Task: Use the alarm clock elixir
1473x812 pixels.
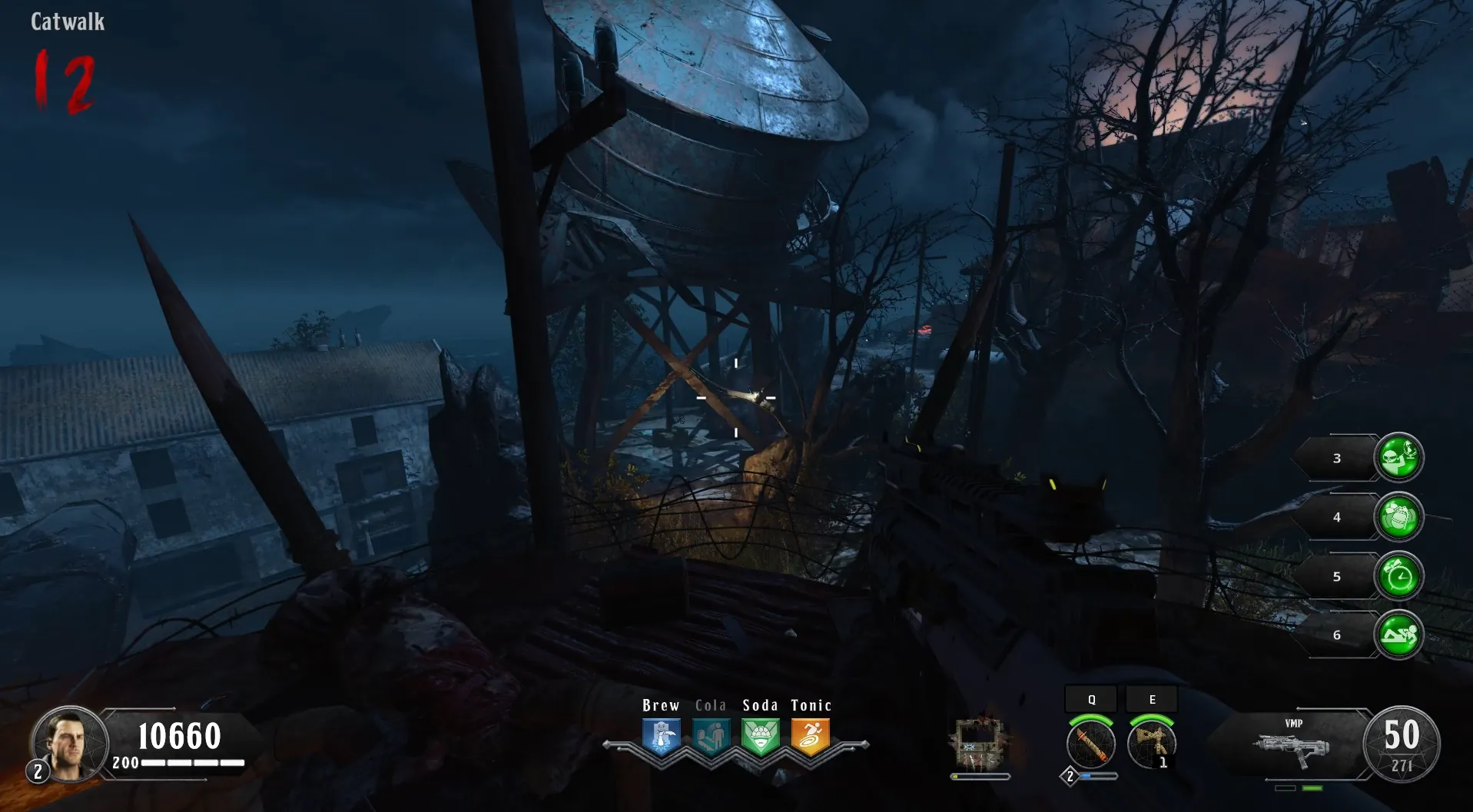Action: pos(1398,576)
